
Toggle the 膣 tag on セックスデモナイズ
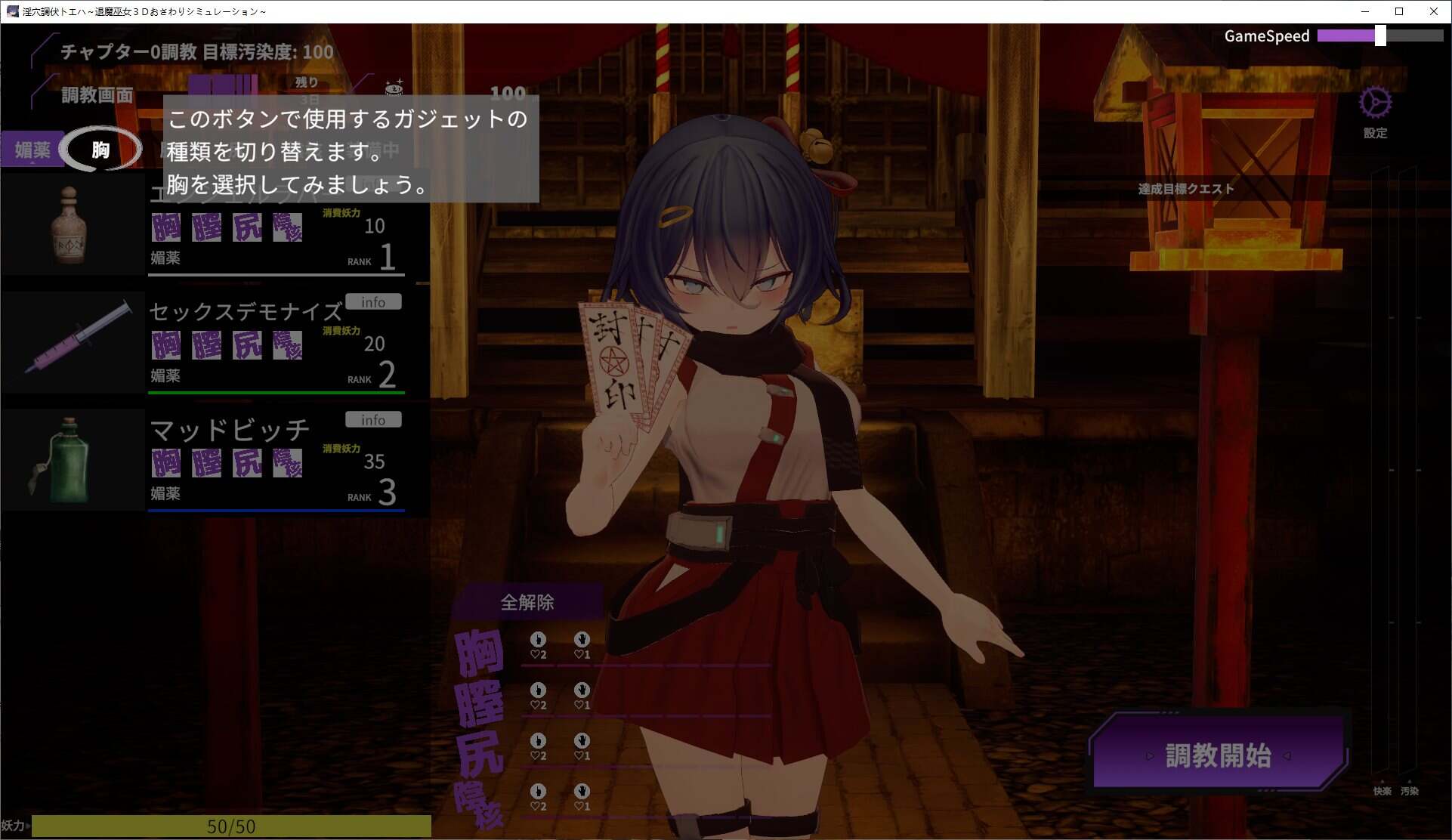tap(207, 344)
